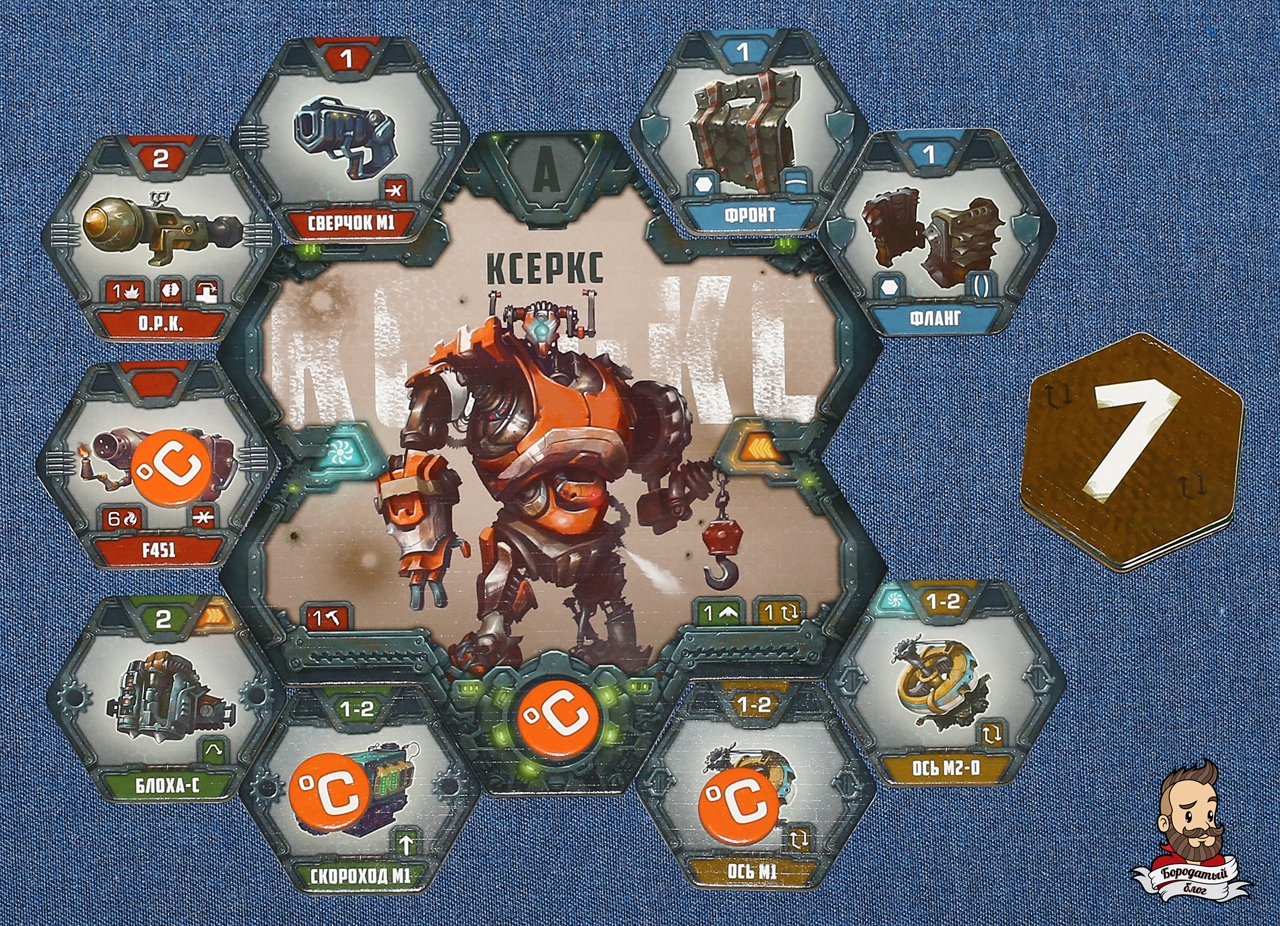
Task: Select the Ось М1 rotation tile
Action: [755, 790]
